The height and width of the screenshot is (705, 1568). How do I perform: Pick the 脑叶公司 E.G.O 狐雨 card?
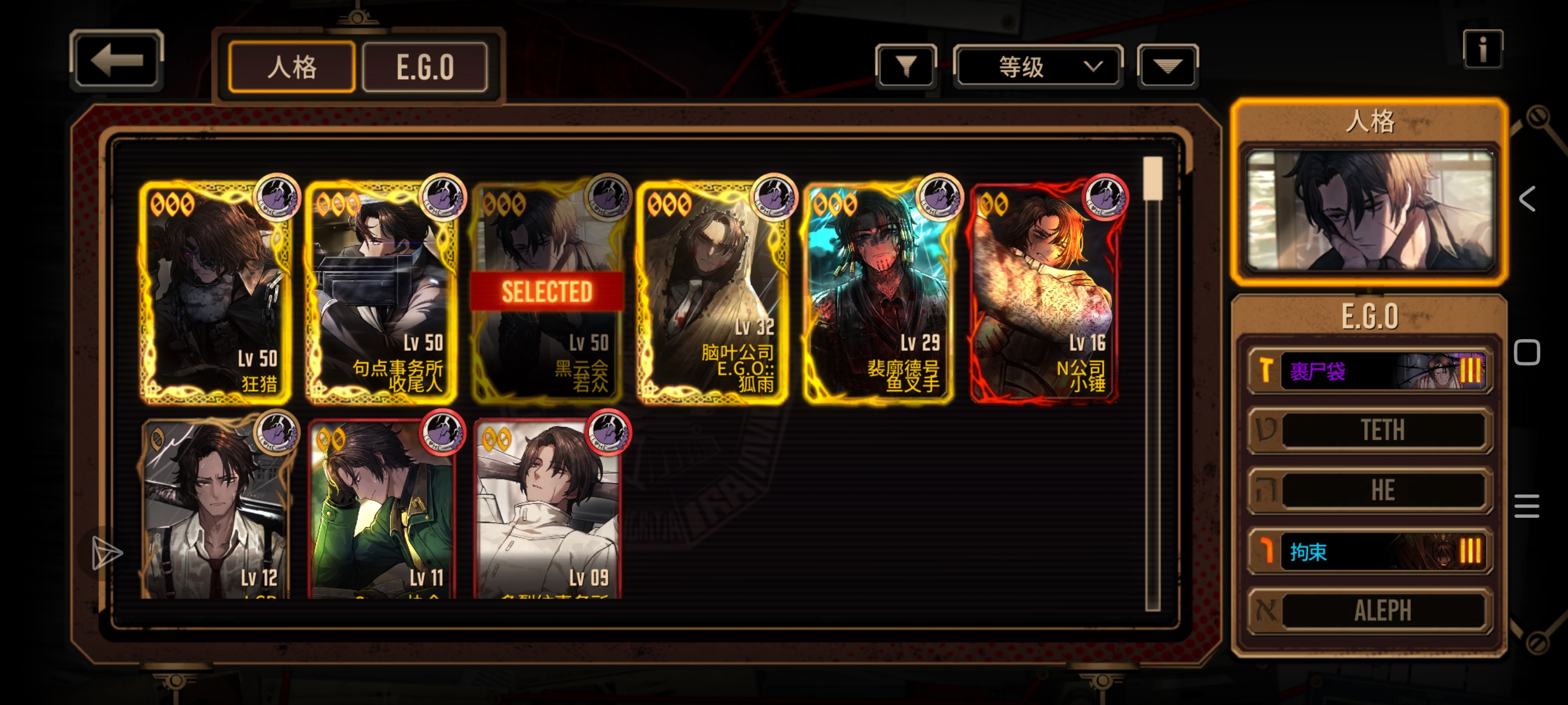point(713,292)
